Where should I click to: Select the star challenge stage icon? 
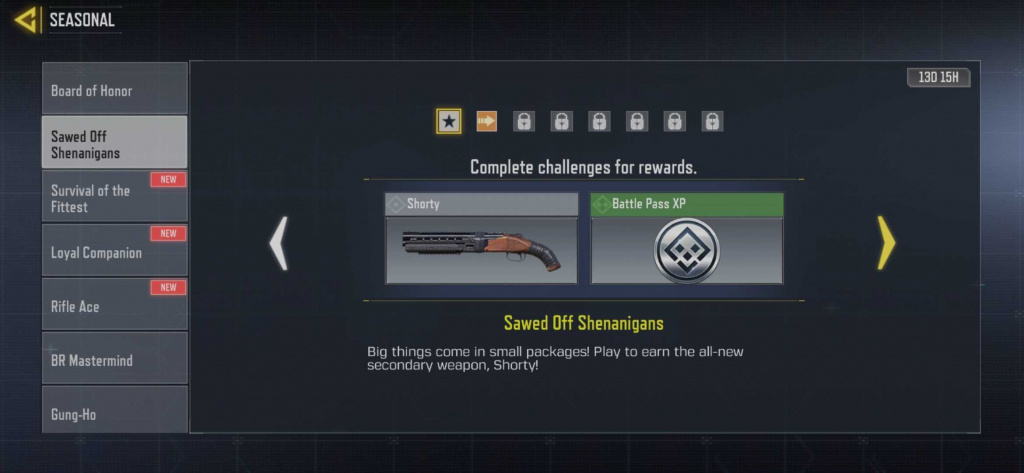[449, 121]
